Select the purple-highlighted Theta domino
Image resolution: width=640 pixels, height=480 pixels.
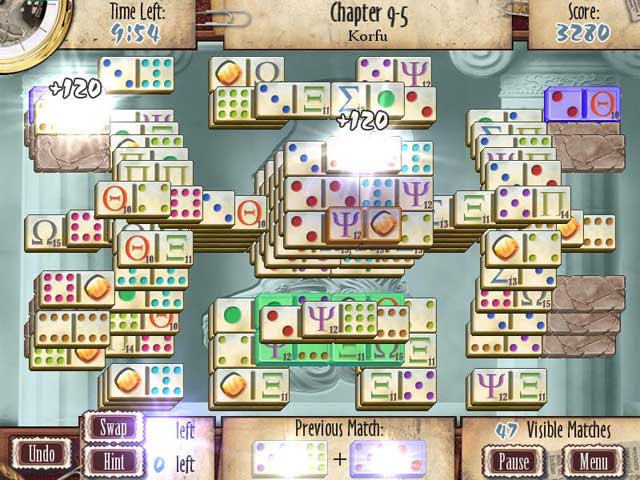(x=581, y=105)
